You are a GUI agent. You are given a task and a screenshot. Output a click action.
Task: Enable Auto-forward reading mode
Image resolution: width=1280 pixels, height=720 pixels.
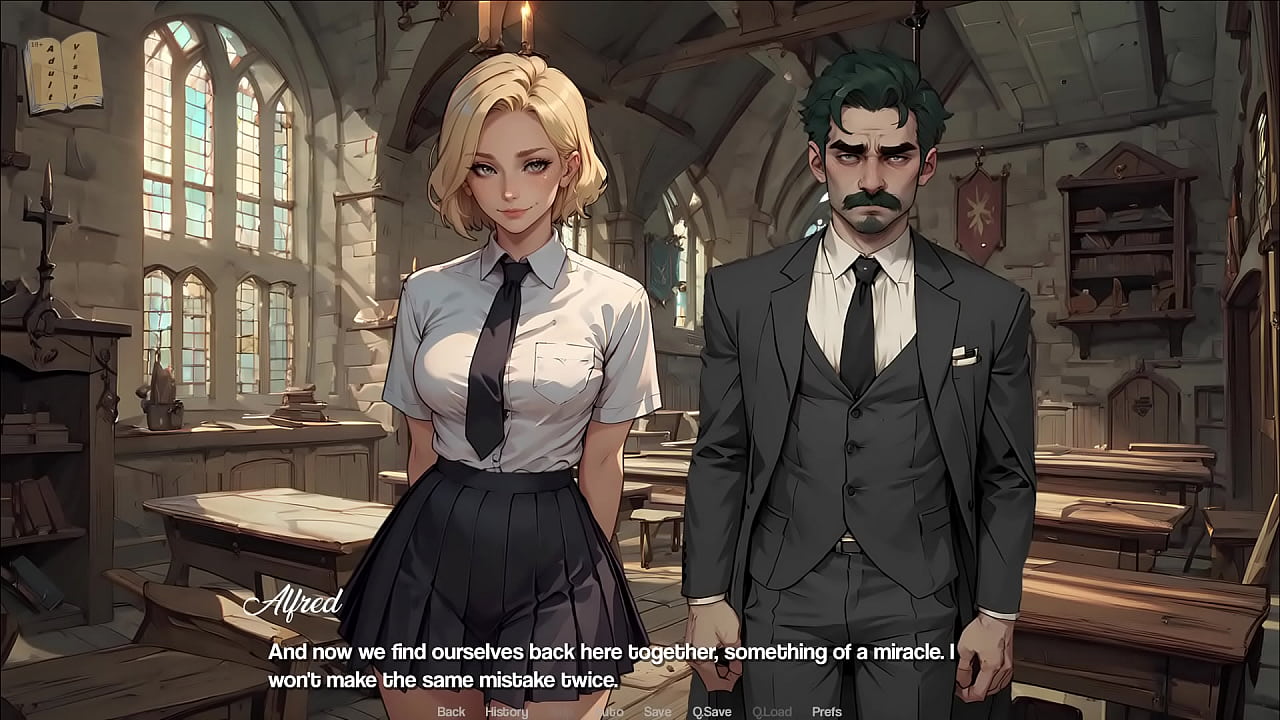coord(609,711)
